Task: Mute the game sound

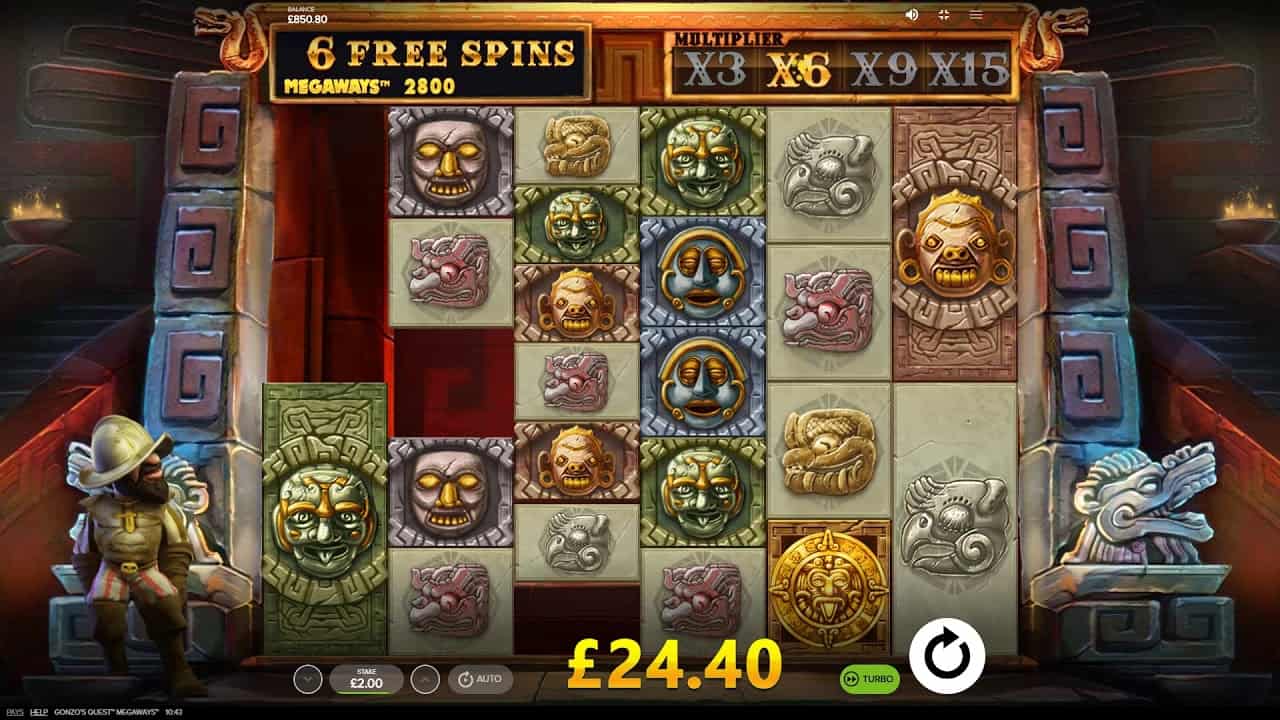Action: [911, 15]
